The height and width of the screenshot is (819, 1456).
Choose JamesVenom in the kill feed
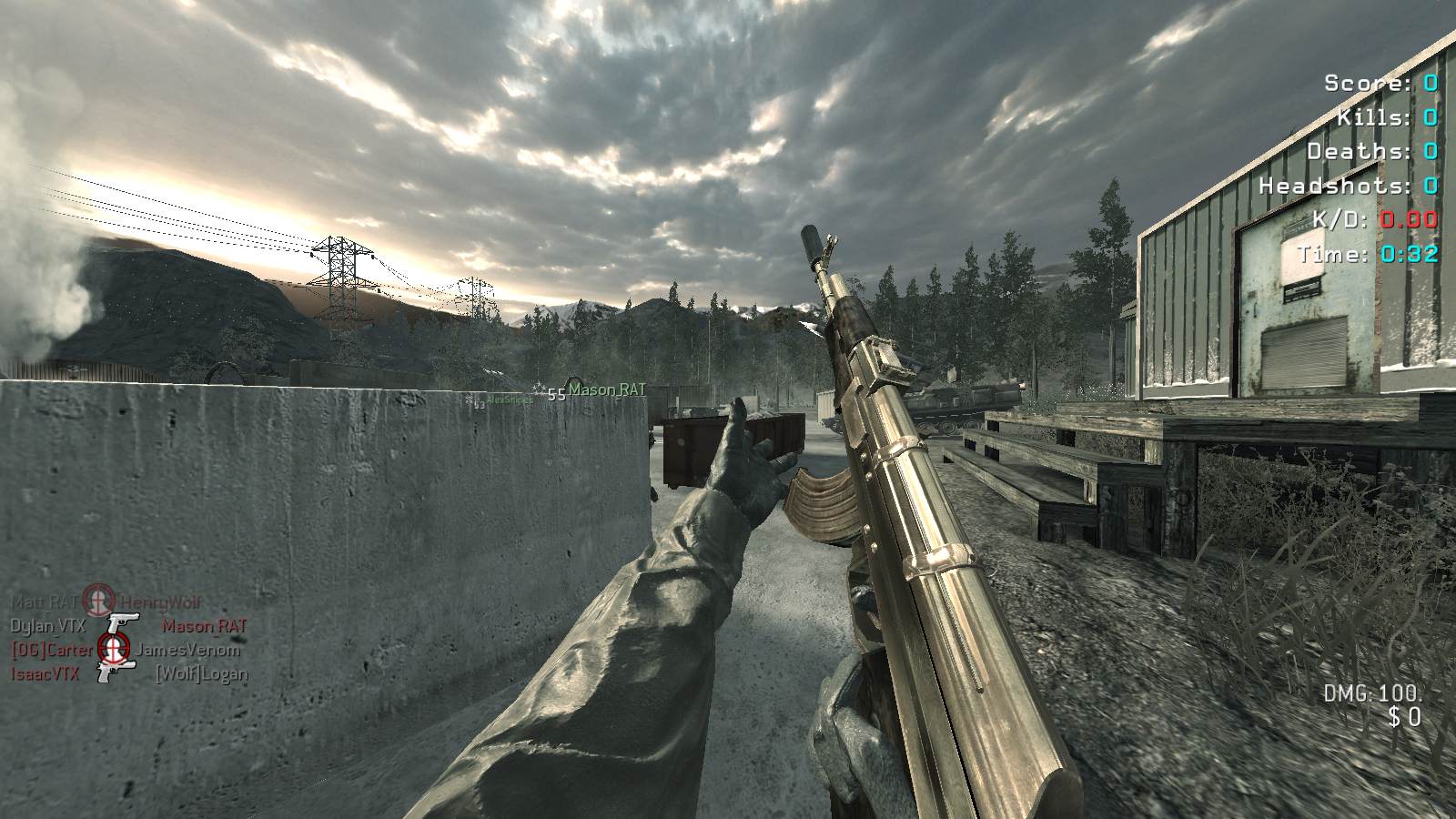click(188, 650)
